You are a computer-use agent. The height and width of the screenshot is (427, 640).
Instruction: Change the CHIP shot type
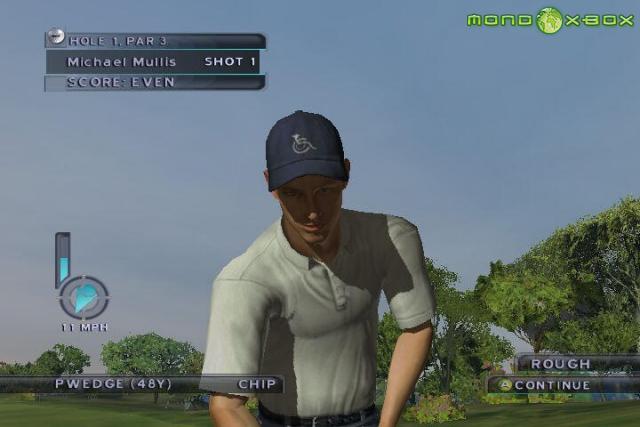click(x=256, y=384)
